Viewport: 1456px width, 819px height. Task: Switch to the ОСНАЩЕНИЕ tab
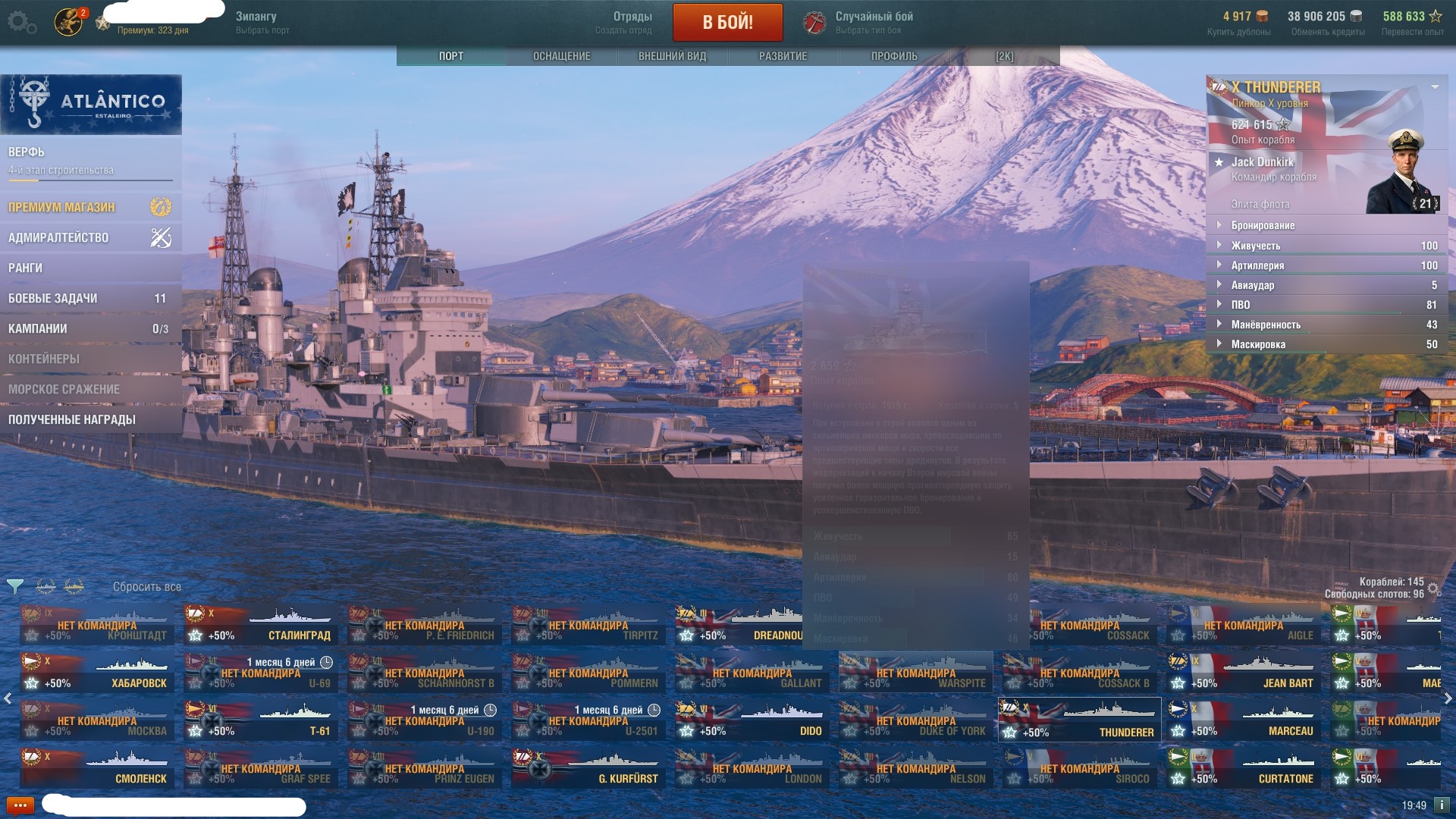click(x=561, y=56)
